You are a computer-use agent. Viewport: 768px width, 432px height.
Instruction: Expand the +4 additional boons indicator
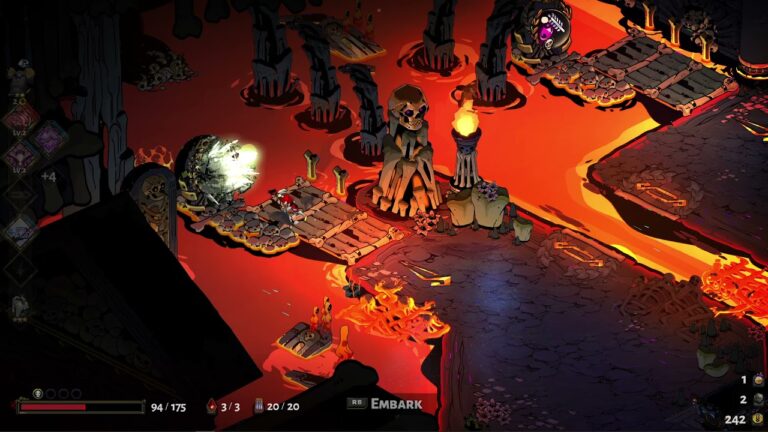coord(47,177)
